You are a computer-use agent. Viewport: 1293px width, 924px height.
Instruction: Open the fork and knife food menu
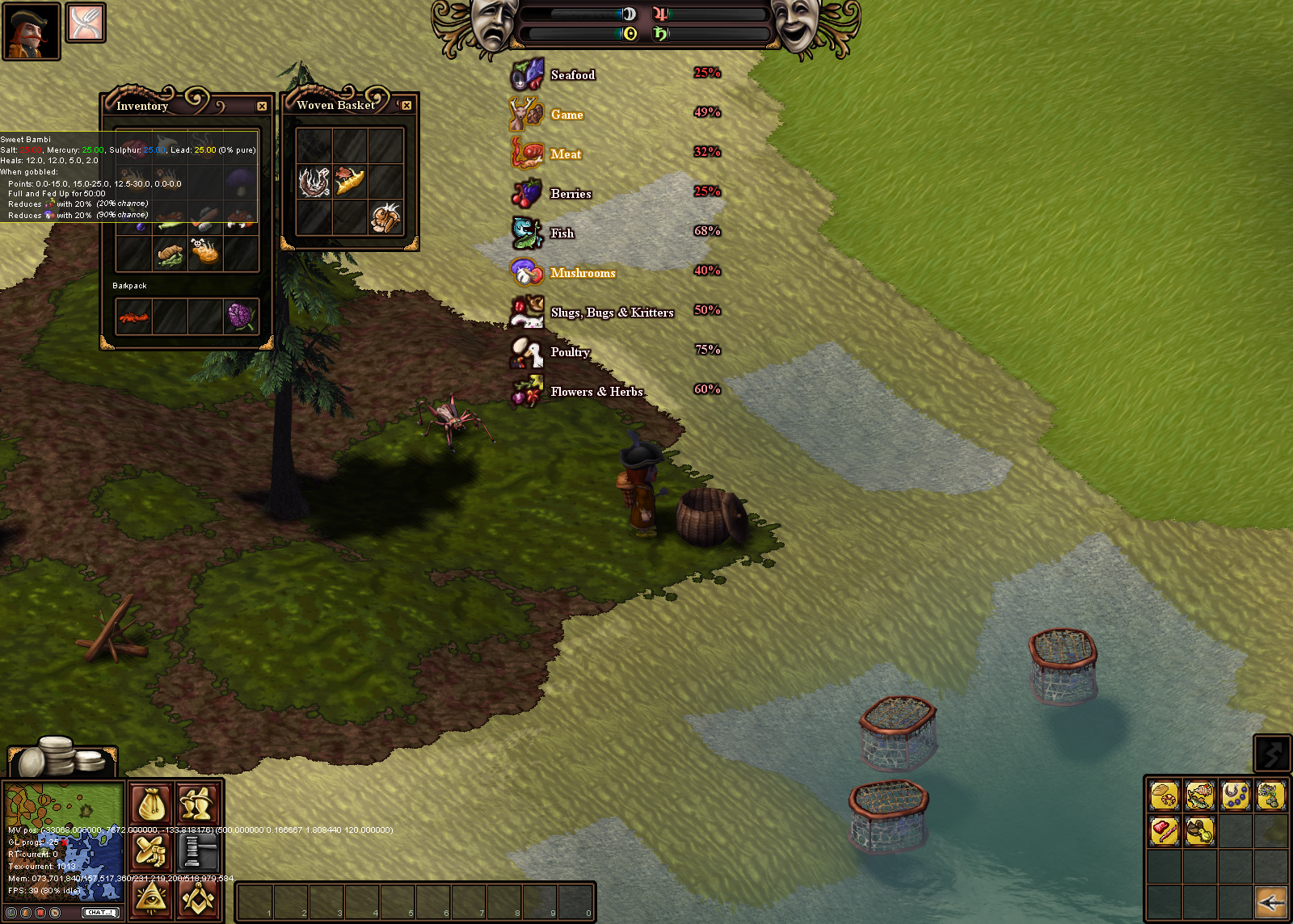click(x=85, y=23)
